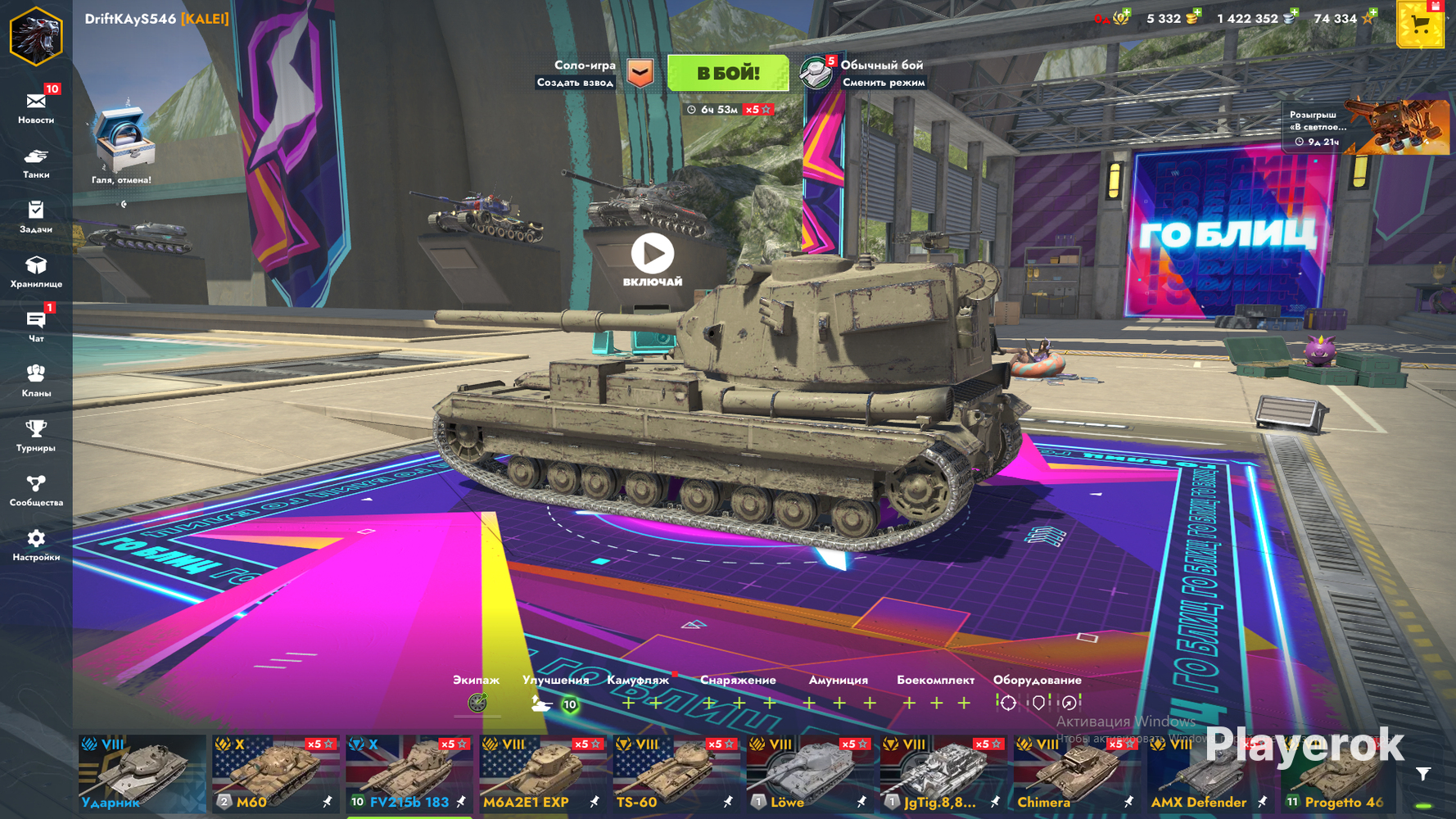Open the tank carousel filter
The height and width of the screenshot is (819, 1456).
[1423, 774]
